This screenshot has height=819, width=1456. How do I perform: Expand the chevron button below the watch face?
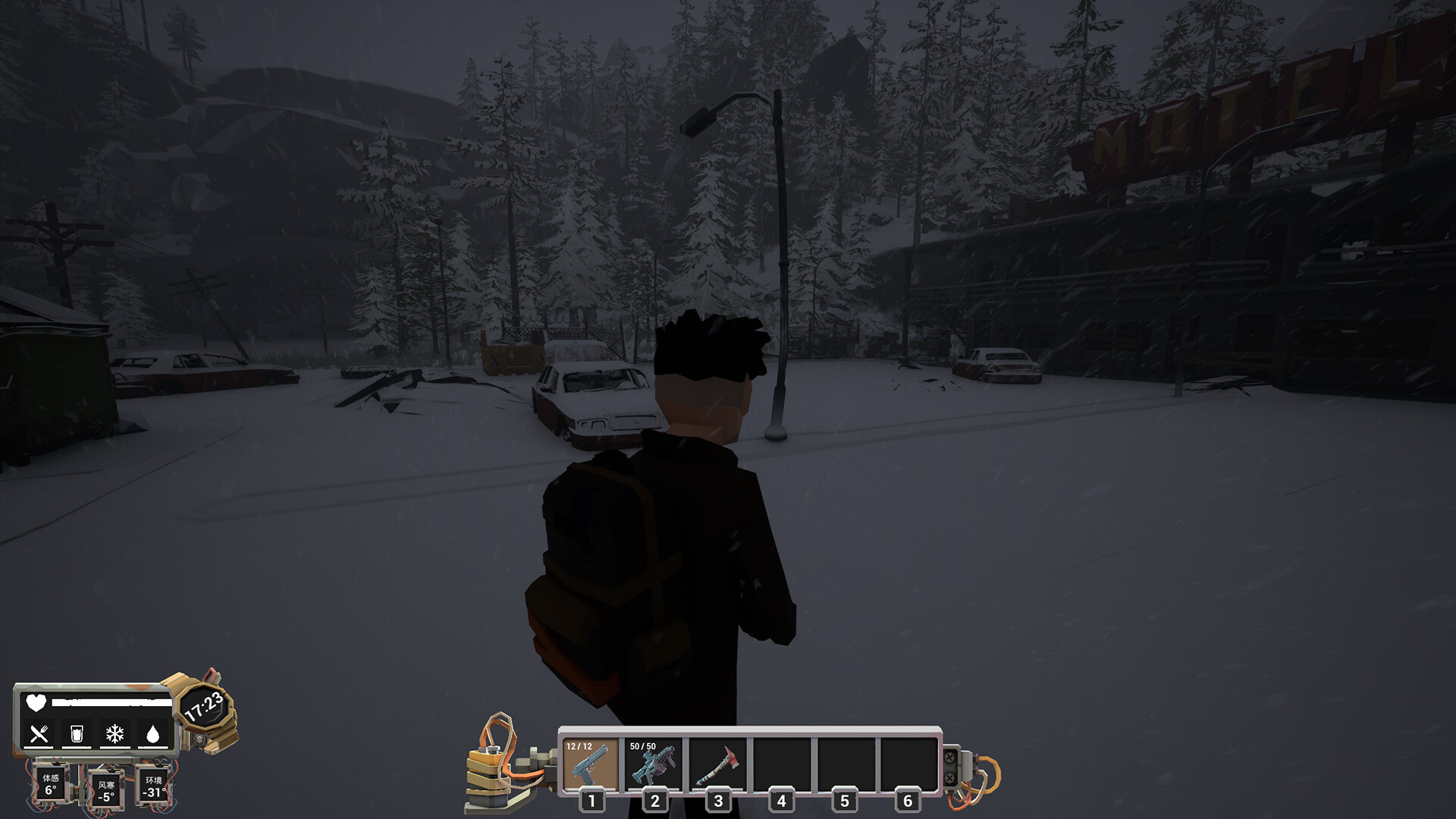point(198,740)
